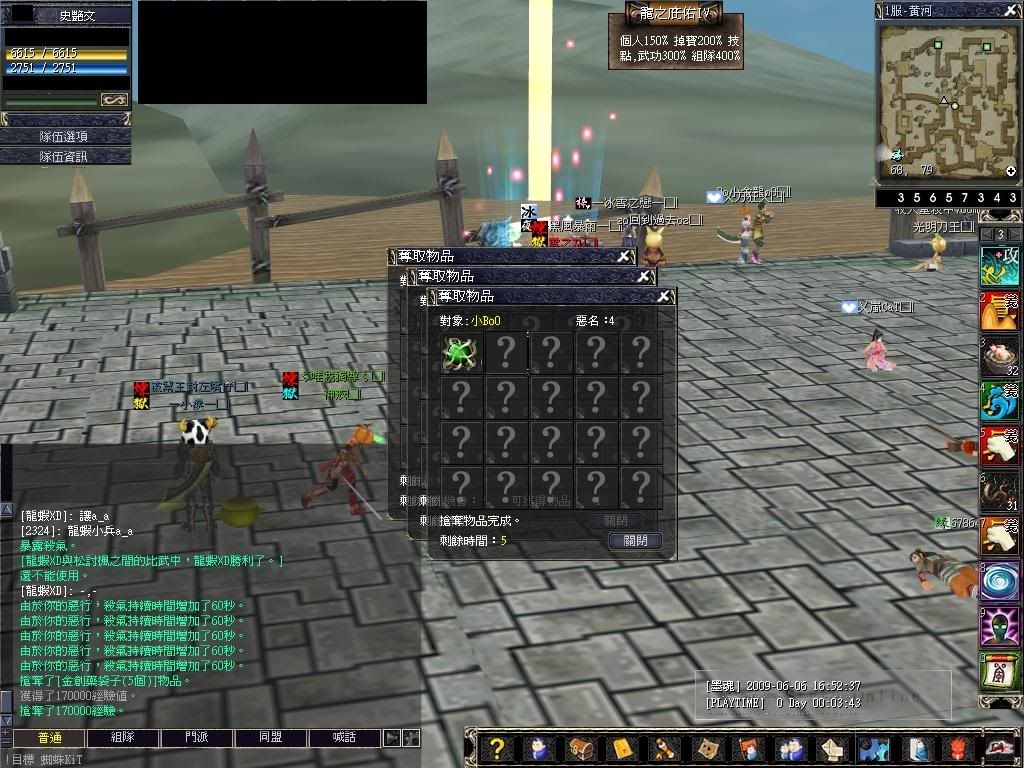Select the 同盟 alliance chat tab
This screenshot has width=1024, height=768.
(270, 738)
